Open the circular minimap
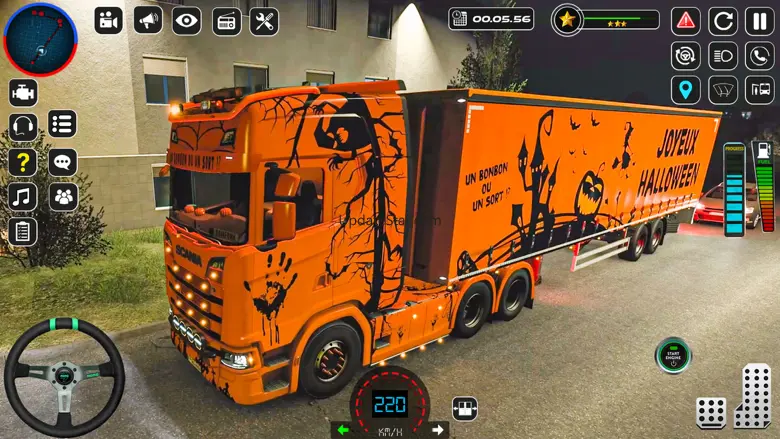 (x=40, y=40)
